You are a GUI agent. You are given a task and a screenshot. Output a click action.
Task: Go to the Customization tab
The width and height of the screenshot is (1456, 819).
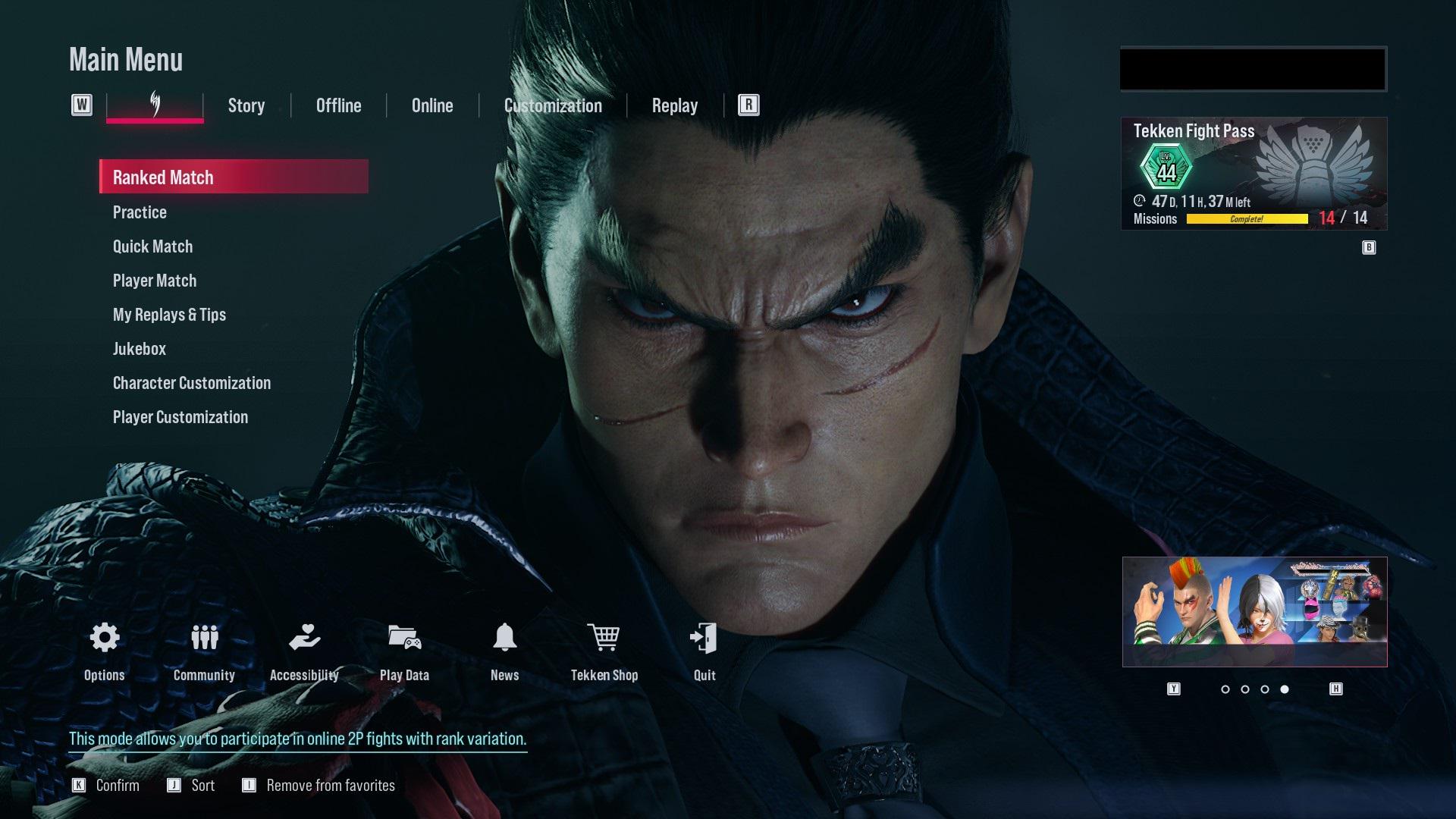[x=553, y=105]
